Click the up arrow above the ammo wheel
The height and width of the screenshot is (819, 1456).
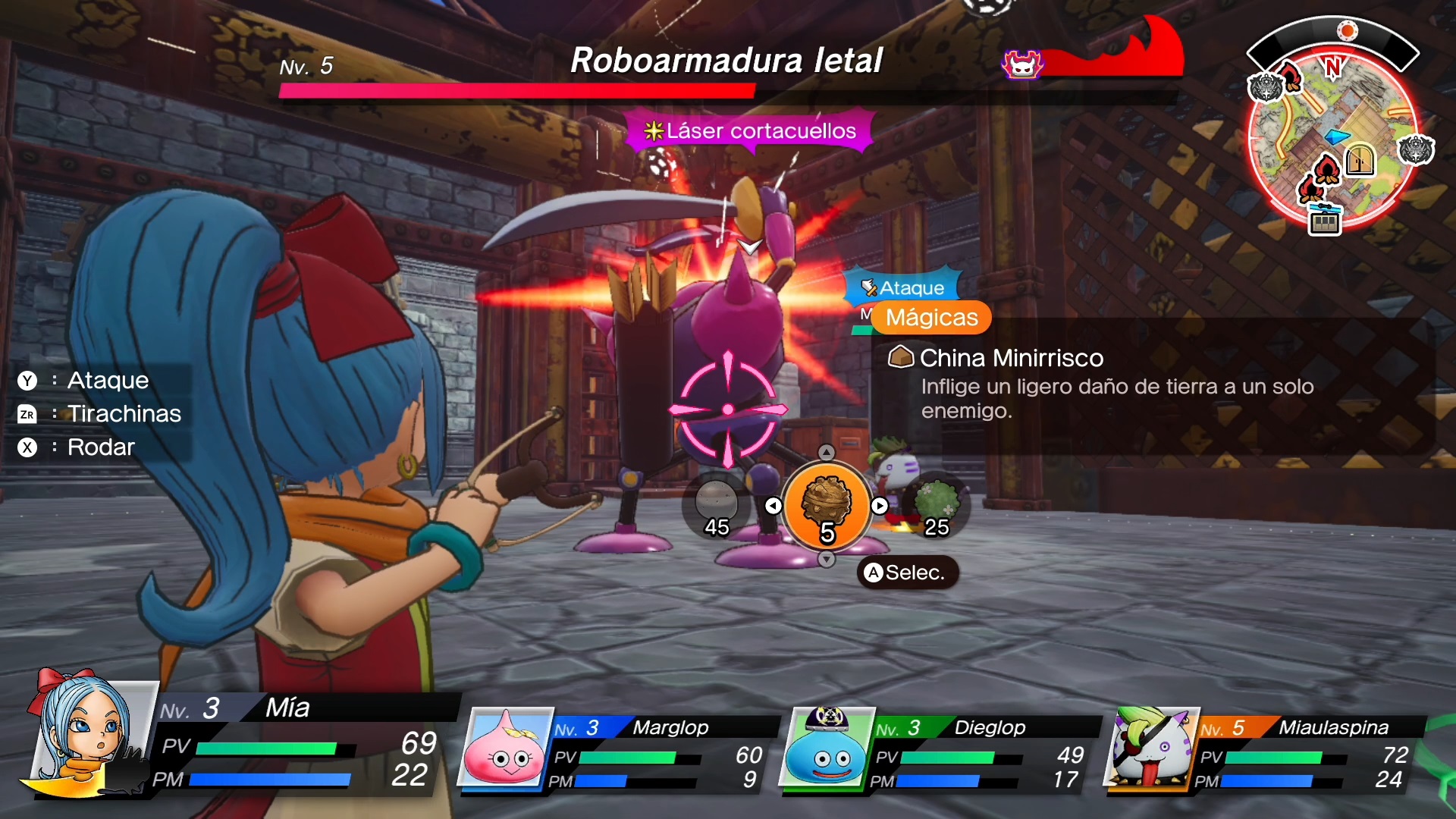point(827,453)
